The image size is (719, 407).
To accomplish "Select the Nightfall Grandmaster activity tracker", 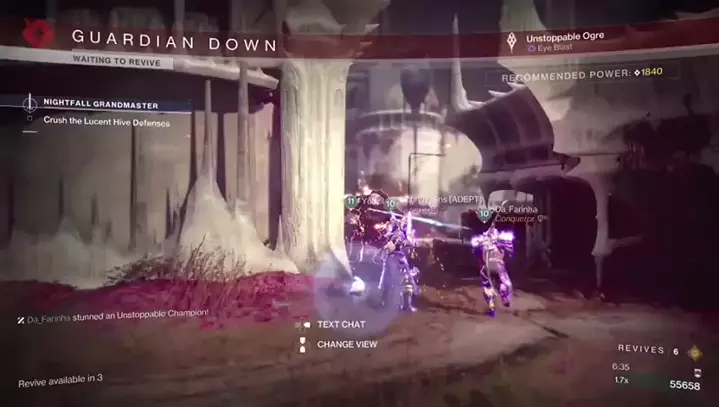I will coord(100,104).
